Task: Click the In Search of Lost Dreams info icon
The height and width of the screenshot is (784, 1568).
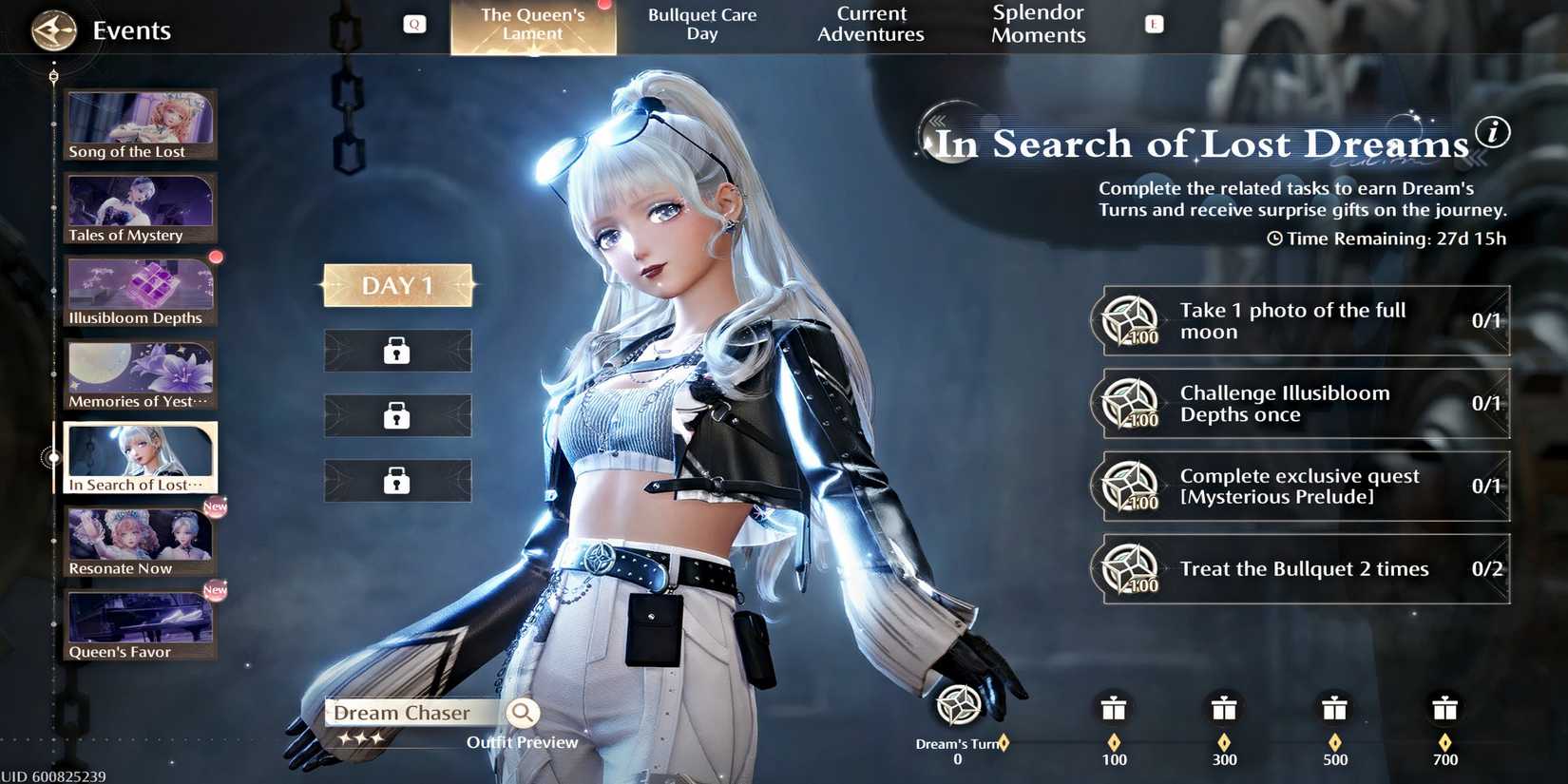Action: pos(1493,134)
